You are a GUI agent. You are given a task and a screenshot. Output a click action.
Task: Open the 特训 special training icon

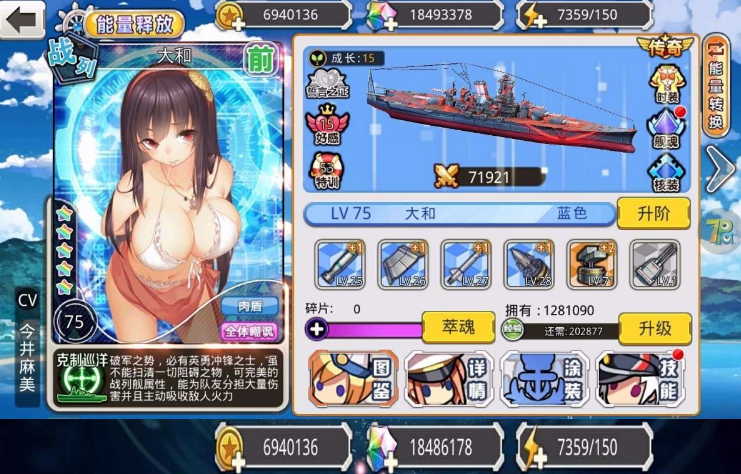[x=328, y=172]
